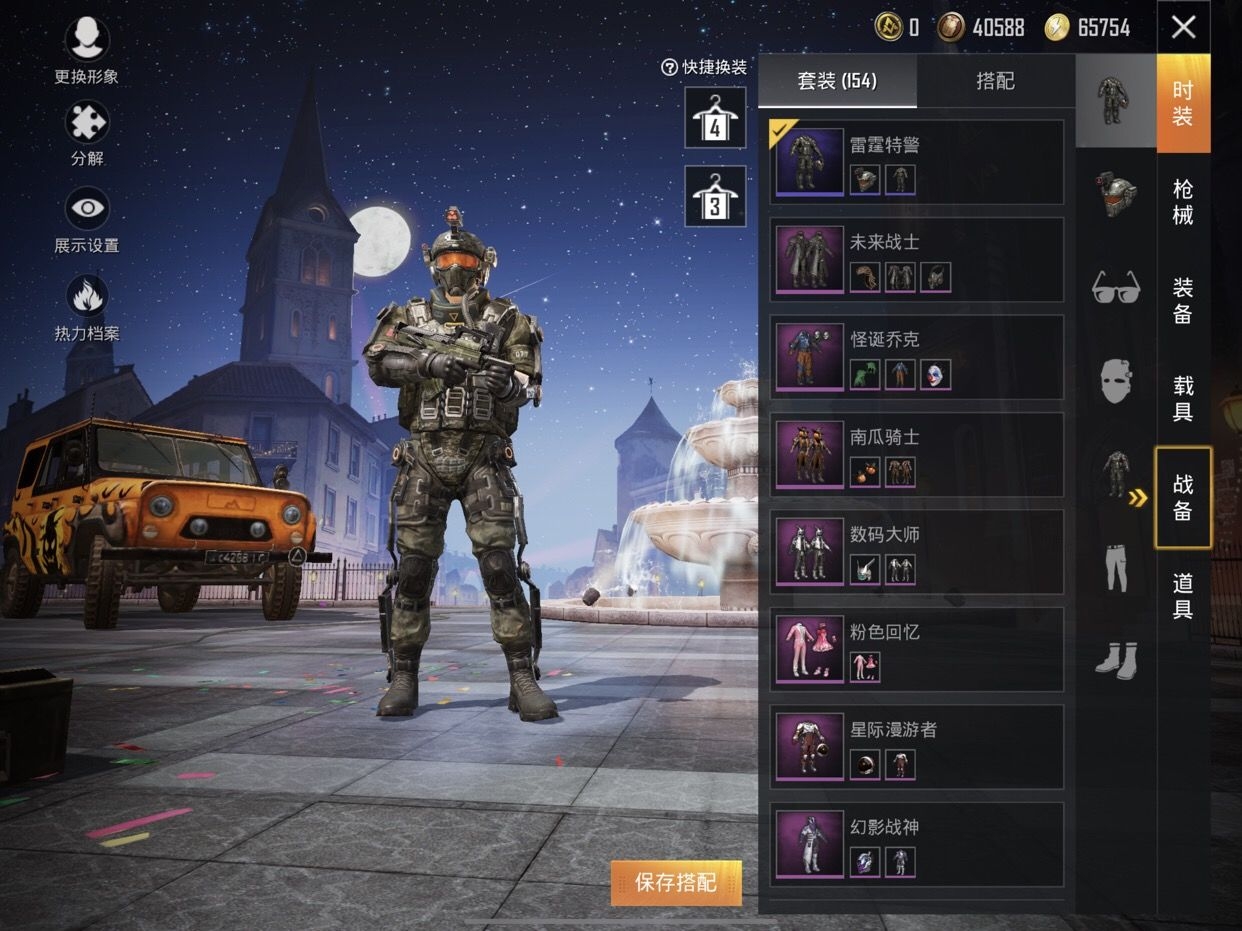1242x931 pixels.
Task: Switch to the 搭配 outfits tab
Action: point(995,82)
